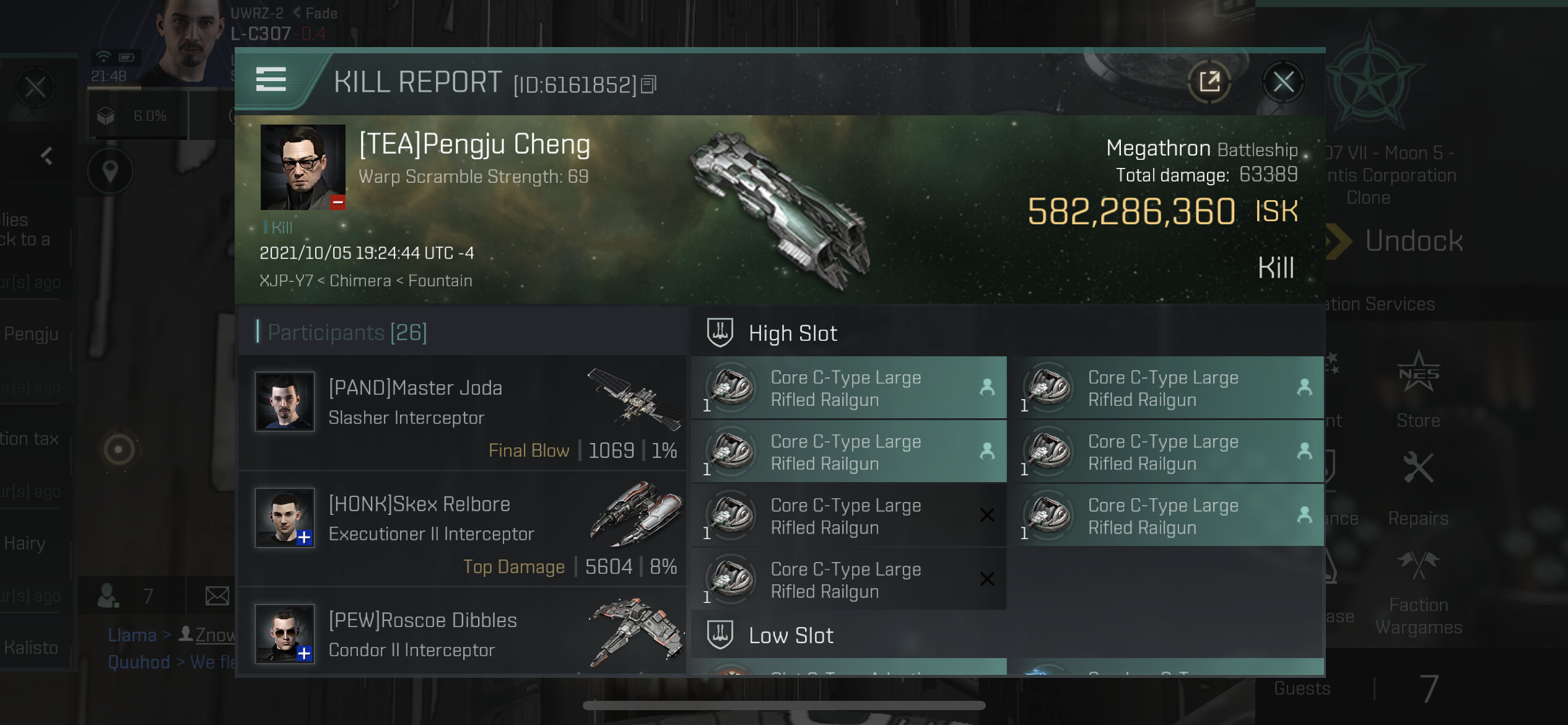Inspect the Megathron ship image
The height and width of the screenshot is (725, 1568).
780,211
